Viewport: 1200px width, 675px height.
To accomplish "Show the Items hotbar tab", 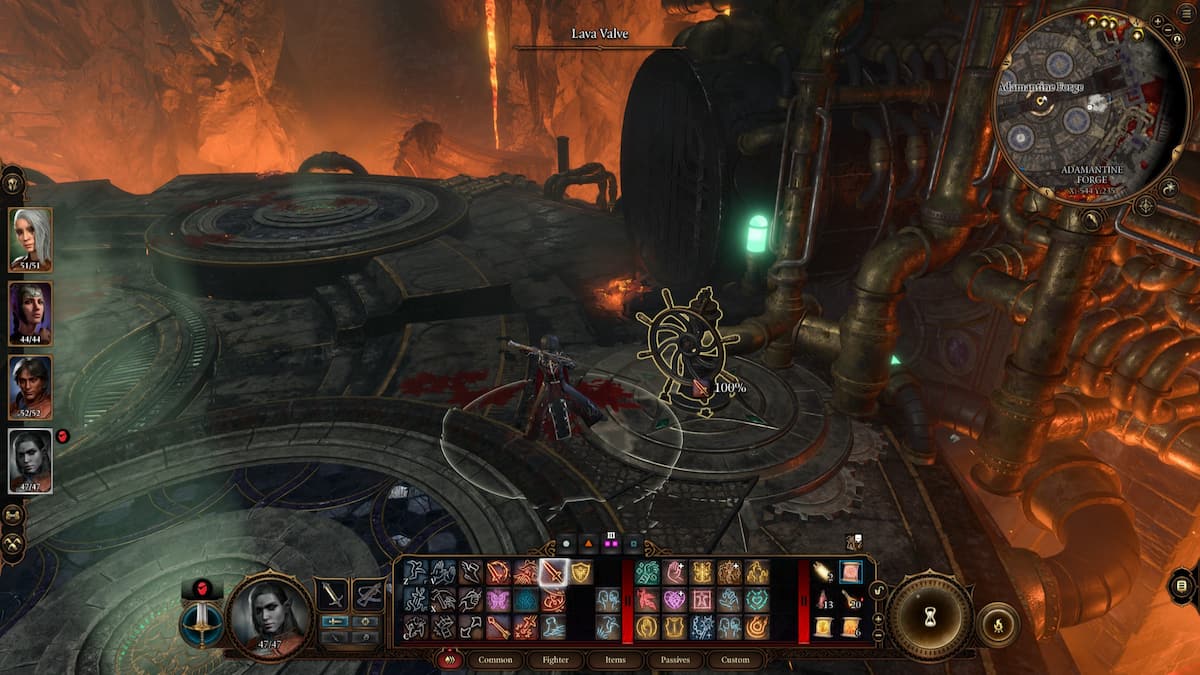I will coord(616,660).
